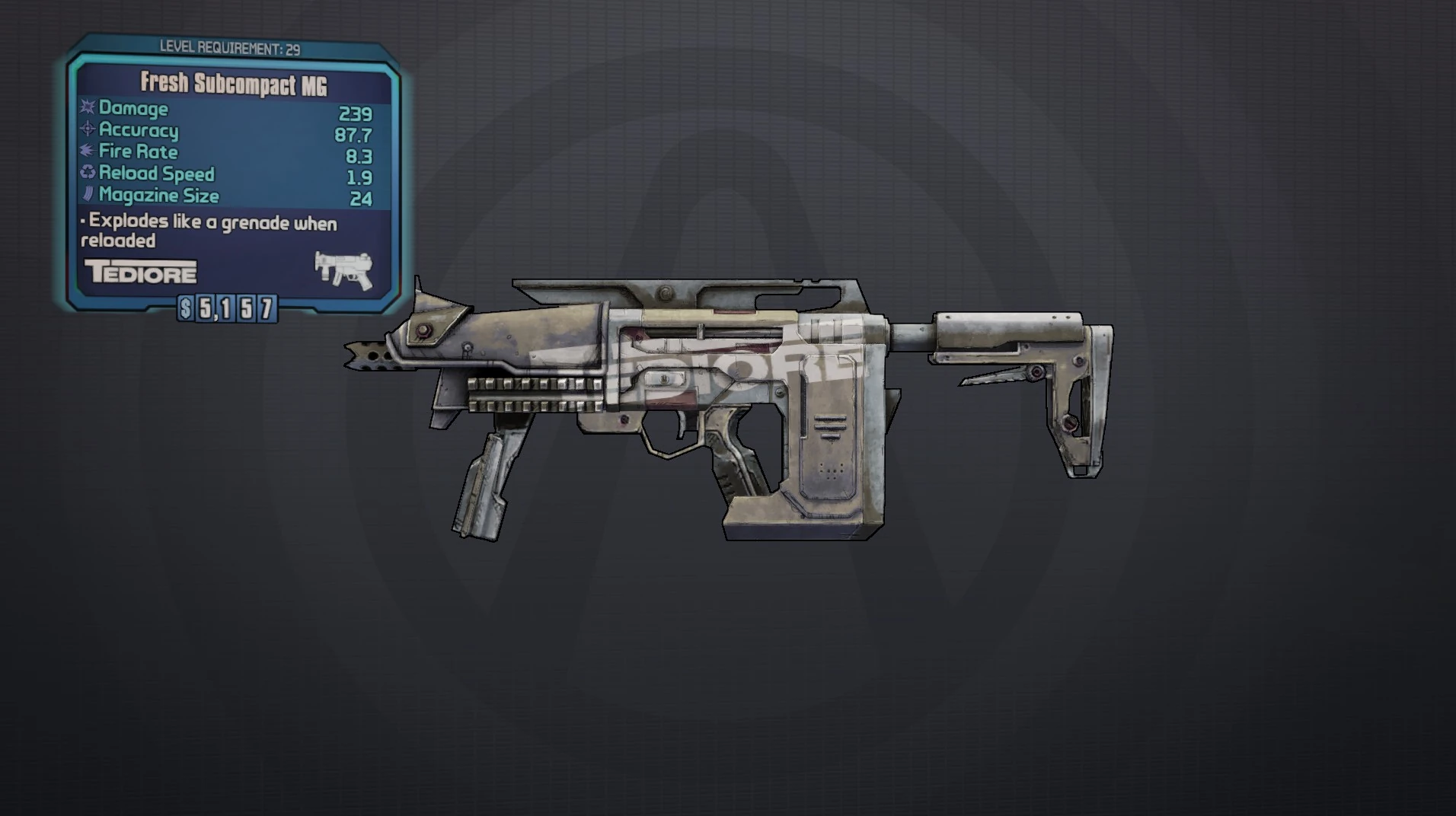Click the serrated muzzle of the gun
Image resolution: width=1456 pixels, height=816 pixels.
pos(371,358)
